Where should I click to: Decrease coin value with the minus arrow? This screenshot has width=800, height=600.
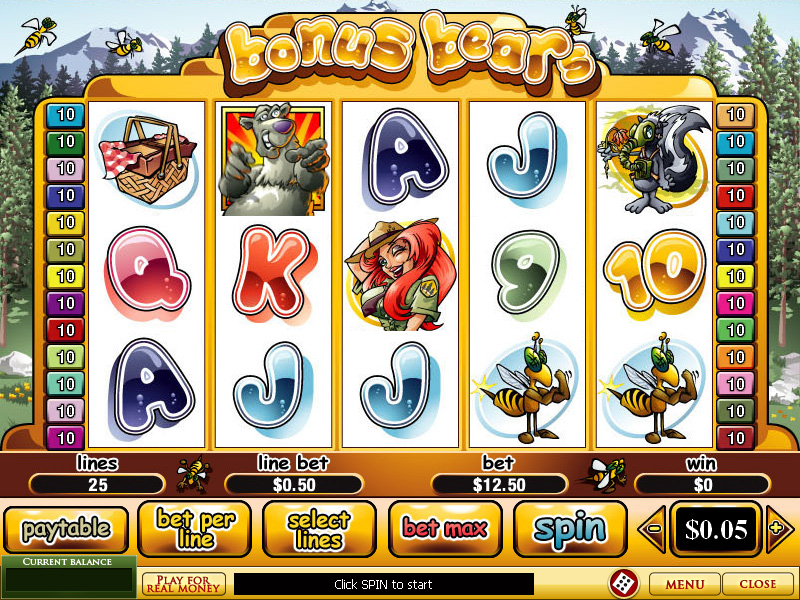653,529
